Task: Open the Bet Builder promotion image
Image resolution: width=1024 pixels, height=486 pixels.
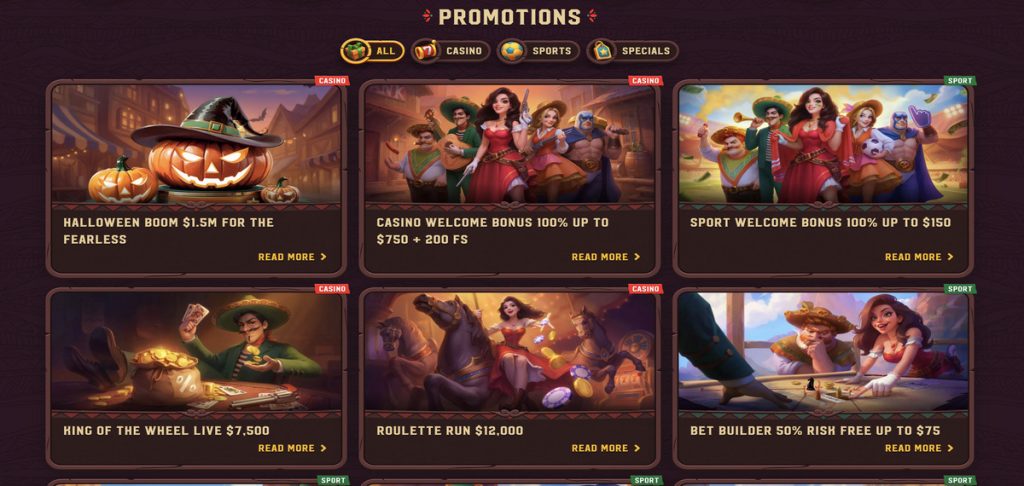Action: 823,350
